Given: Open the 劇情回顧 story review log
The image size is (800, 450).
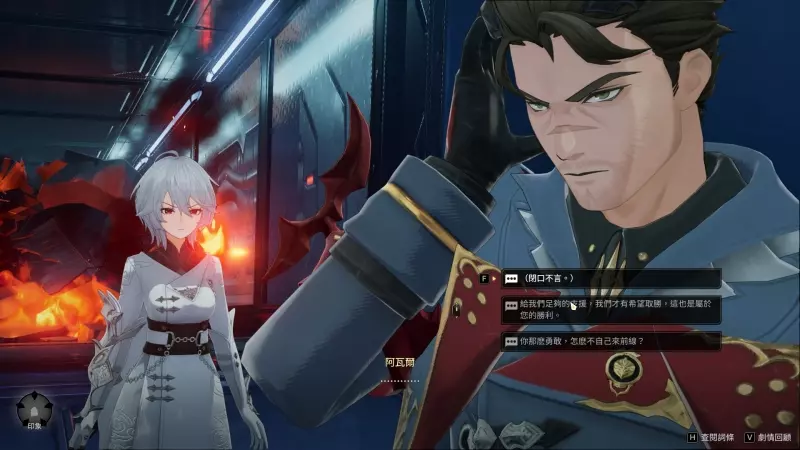Looking at the screenshot, I should coord(766,437).
